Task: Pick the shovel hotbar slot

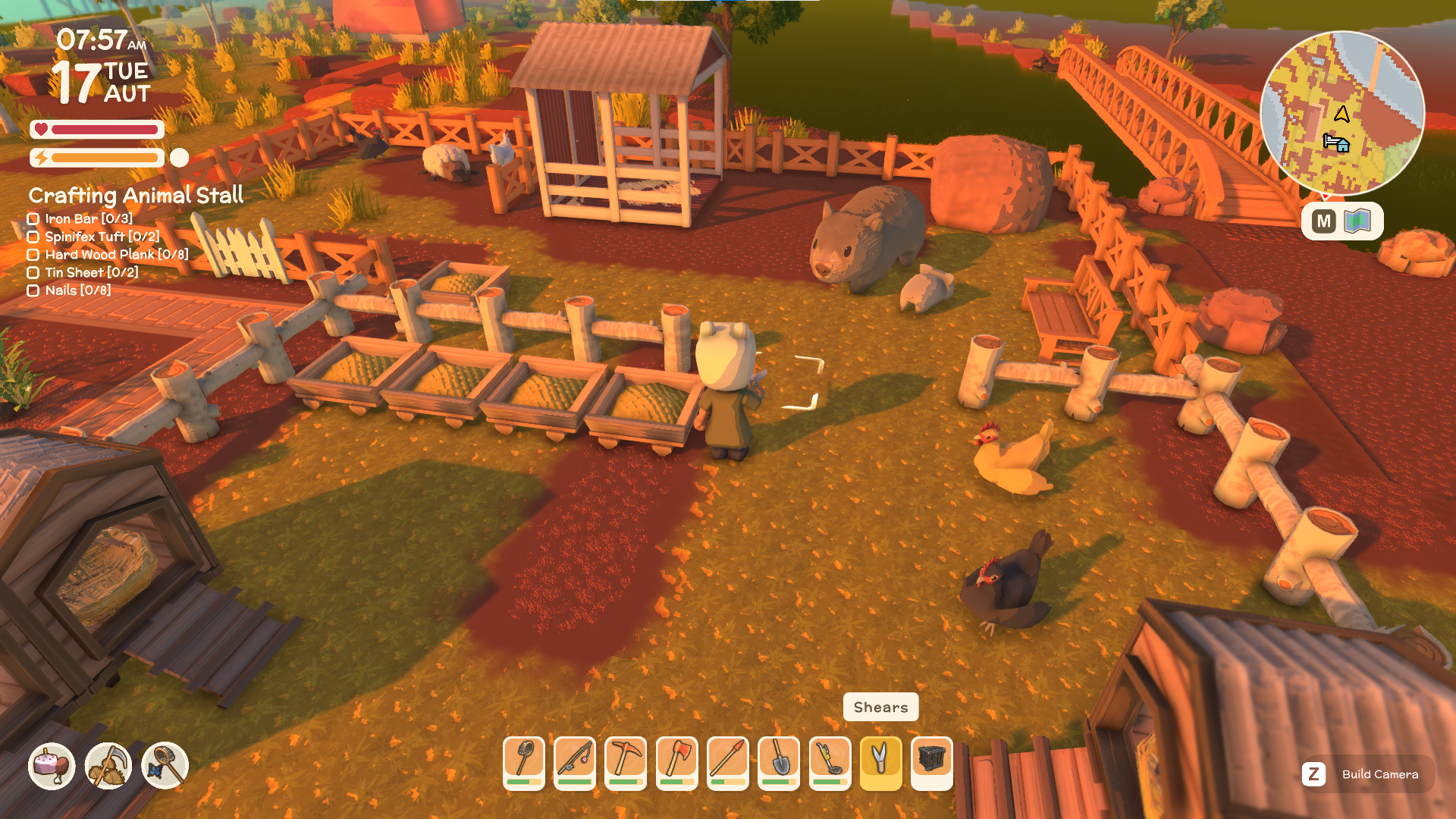Action: tap(779, 763)
